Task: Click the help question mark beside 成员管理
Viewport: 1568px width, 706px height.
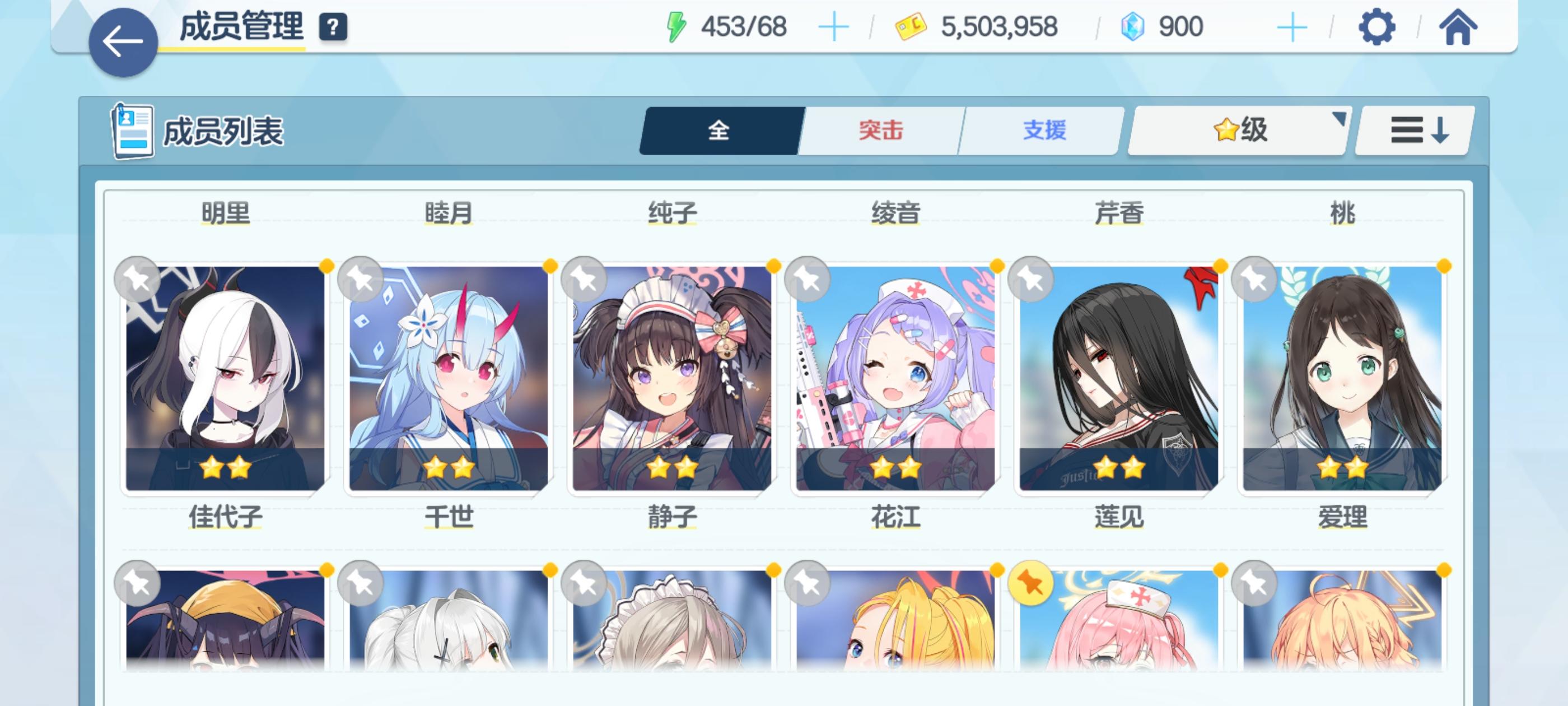Action: click(x=334, y=26)
